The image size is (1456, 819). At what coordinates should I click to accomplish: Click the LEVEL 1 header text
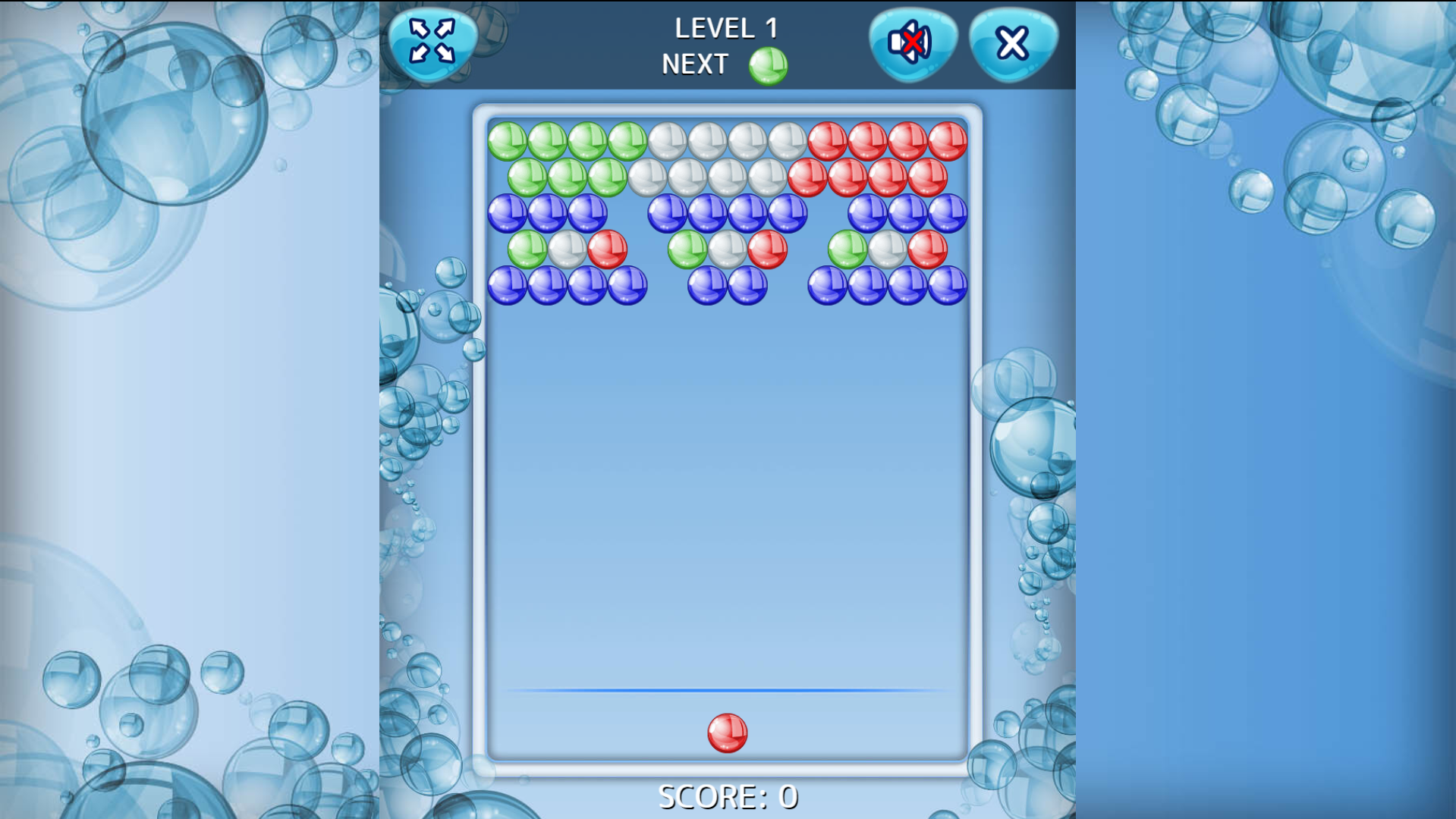(x=726, y=27)
